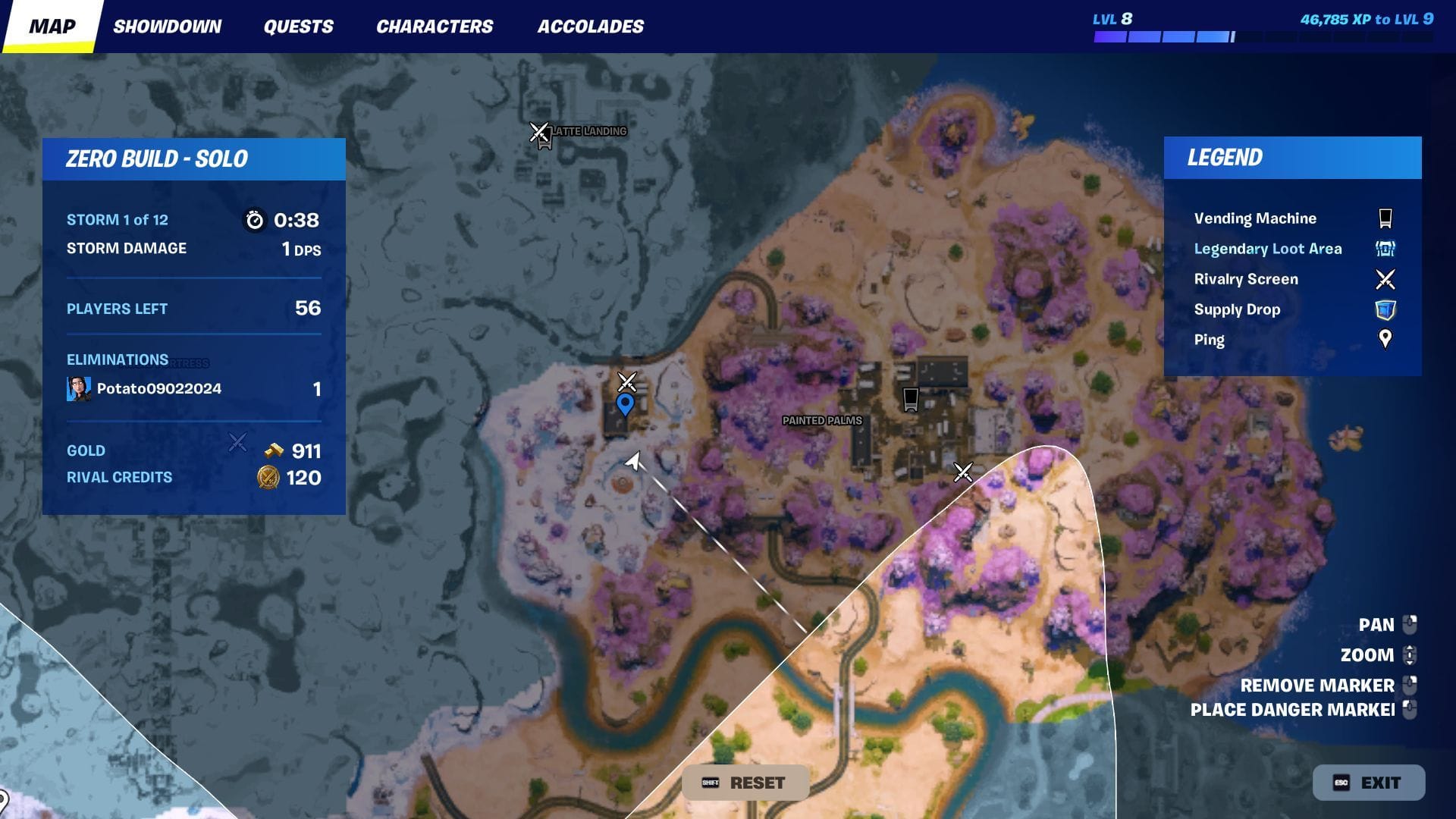Show the Accolades tab
The image size is (1456, 819).
(x=590, y=27)
